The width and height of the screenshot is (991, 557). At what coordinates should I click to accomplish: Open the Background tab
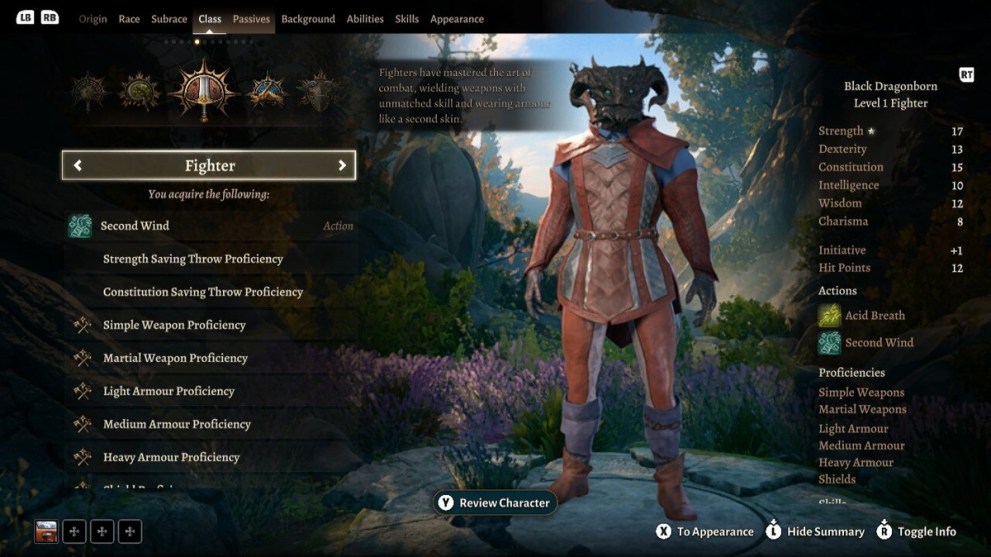[x=308, y=19]
